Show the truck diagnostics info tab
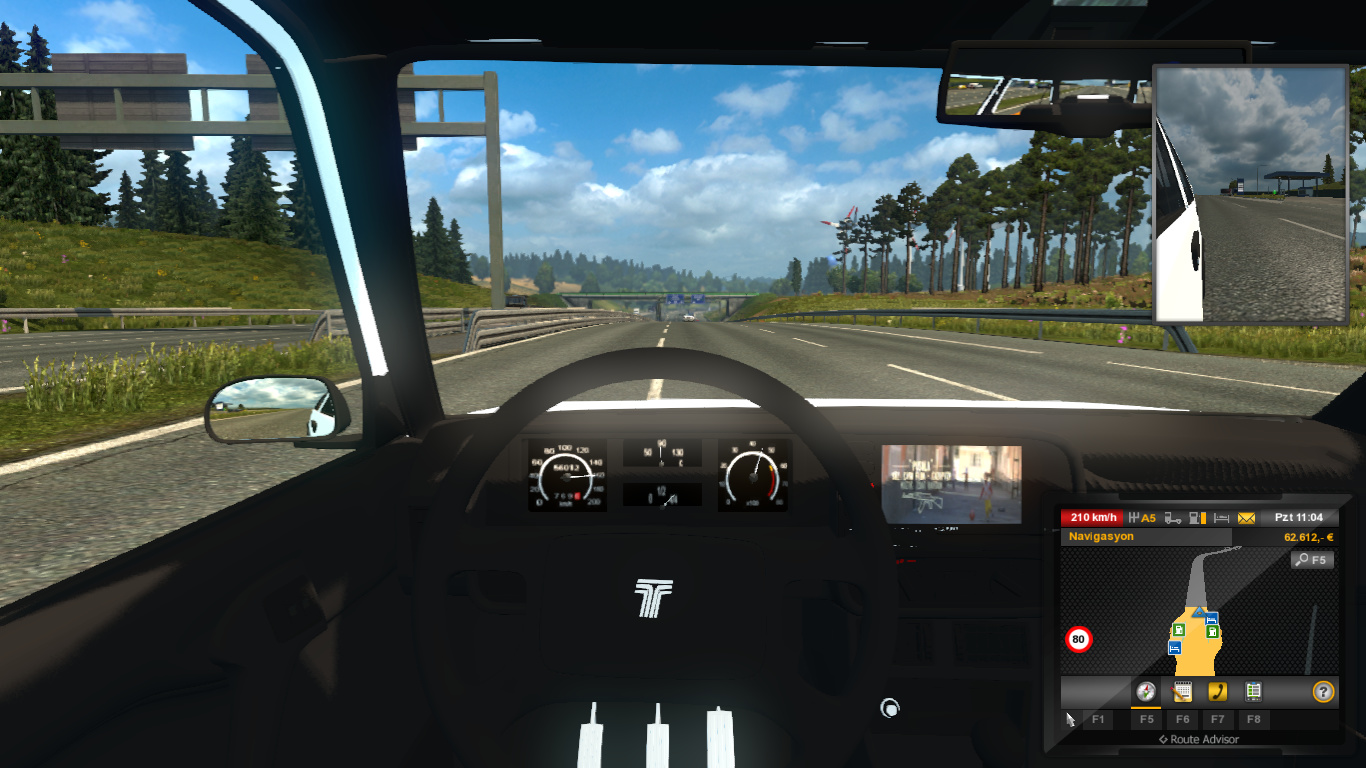This screenshot has width=1366, height=768. point(1253,691)
